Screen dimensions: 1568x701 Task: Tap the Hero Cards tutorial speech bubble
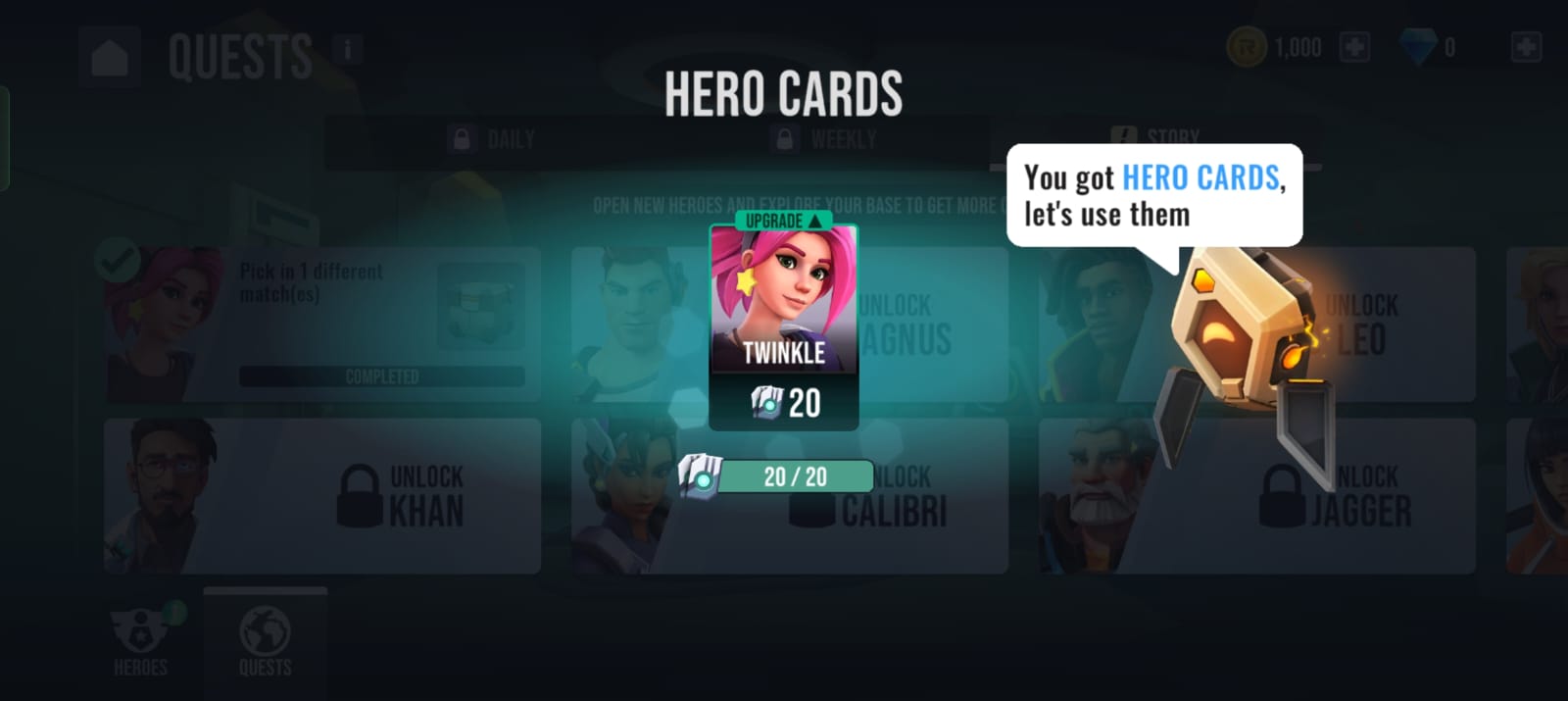coord(1153,195)
